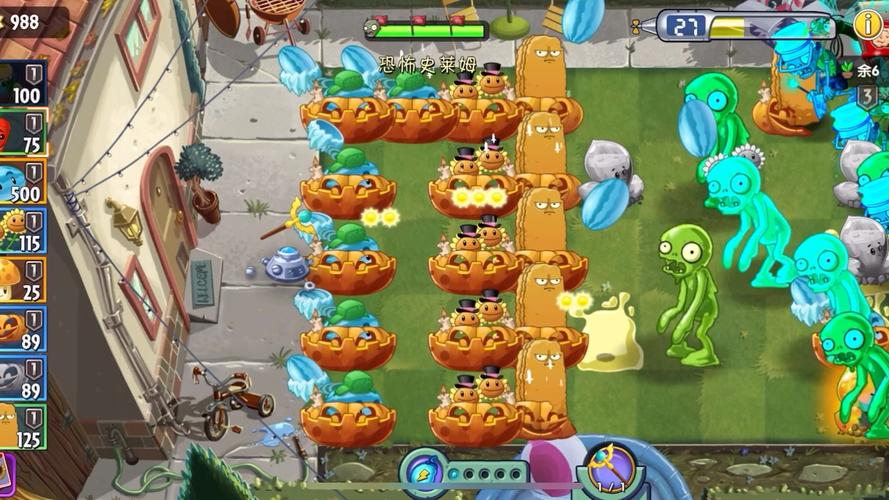Choose the 500-sun ice plant packet
The image size is (889, 500).
click(22, 182)
